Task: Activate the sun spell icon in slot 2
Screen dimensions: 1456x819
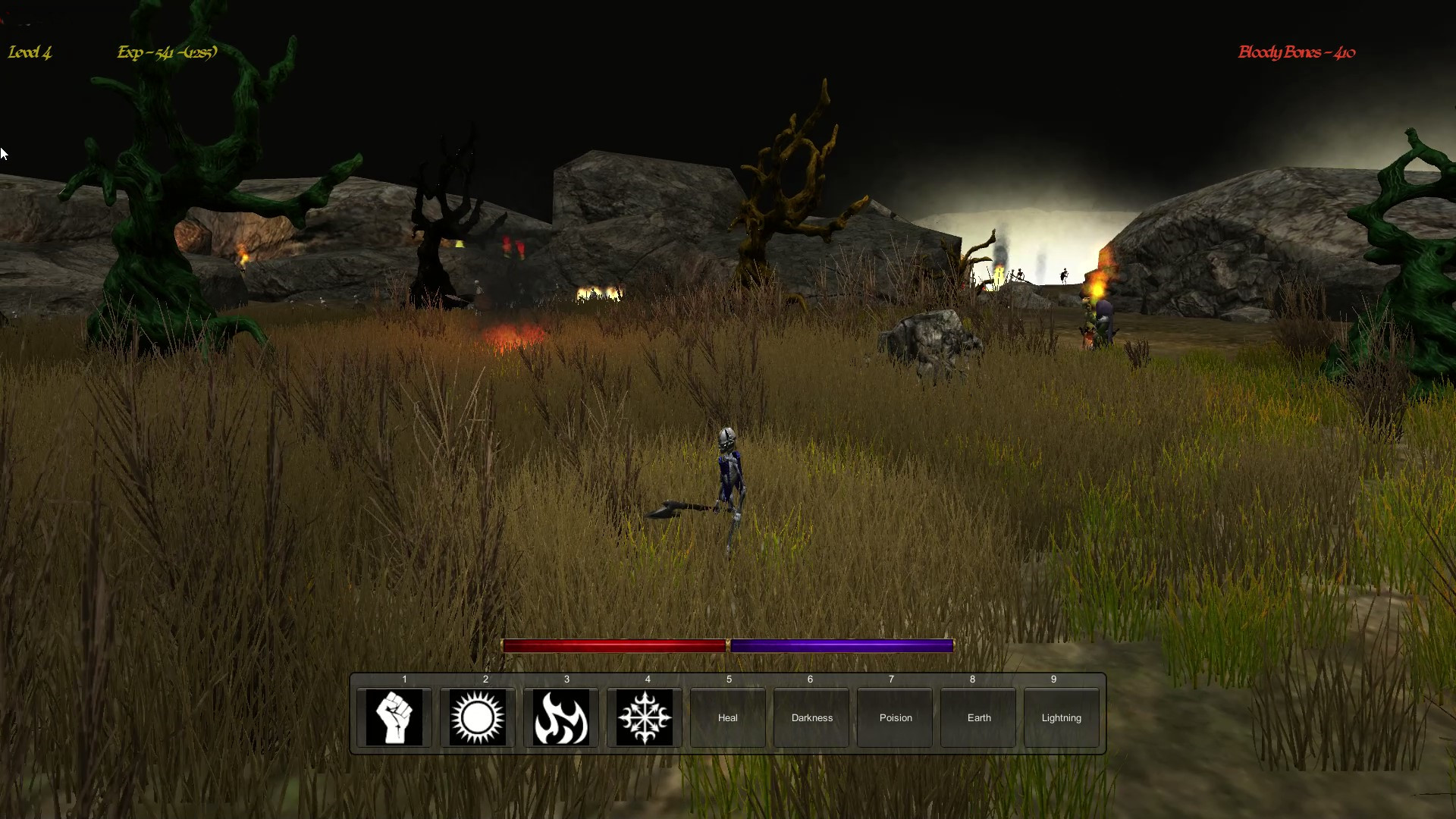Action: [478, 717]
